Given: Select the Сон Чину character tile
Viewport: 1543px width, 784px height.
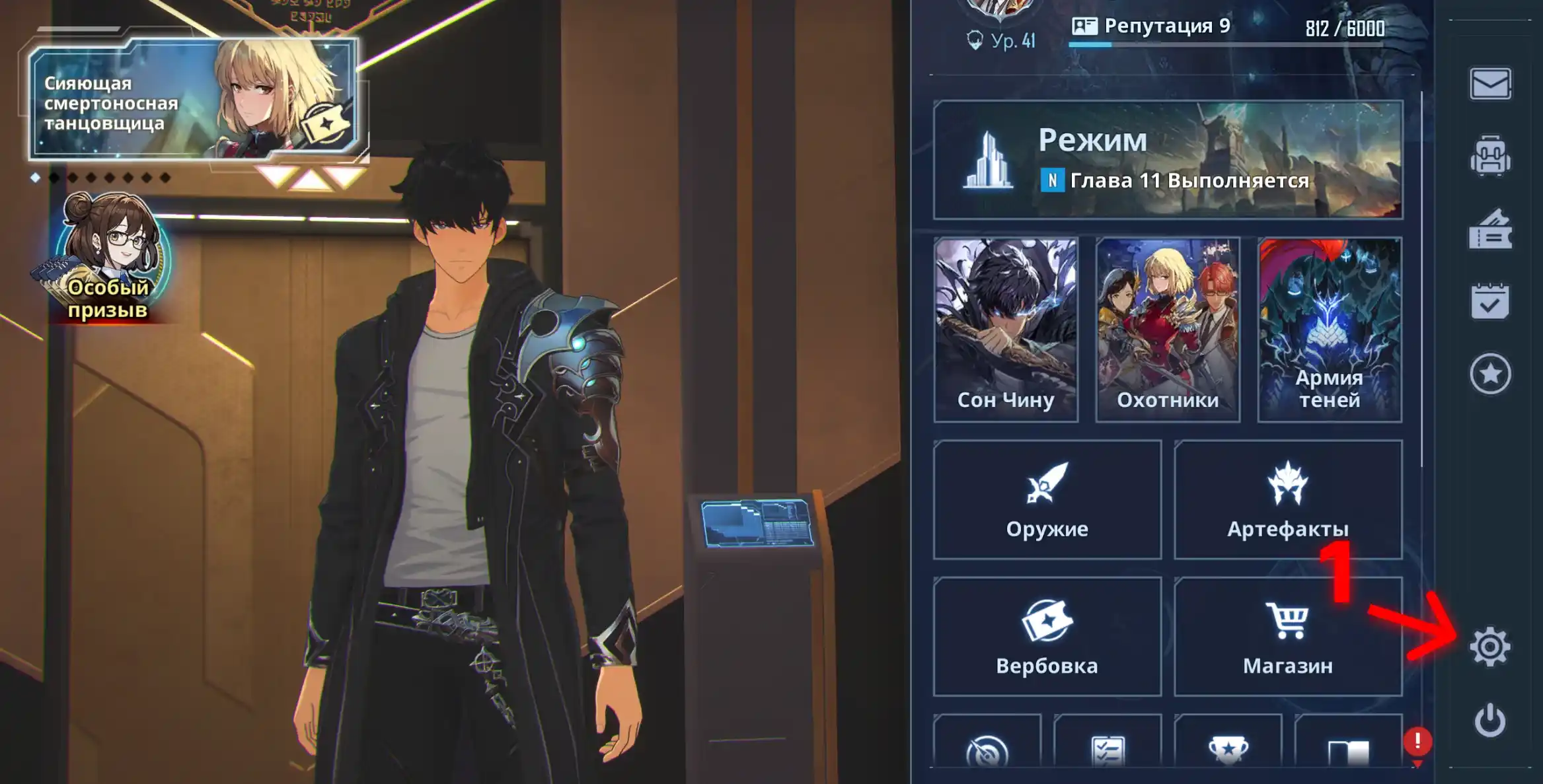Looking at the screenshot, I should pyautogui.click(x=1006, y=330).
